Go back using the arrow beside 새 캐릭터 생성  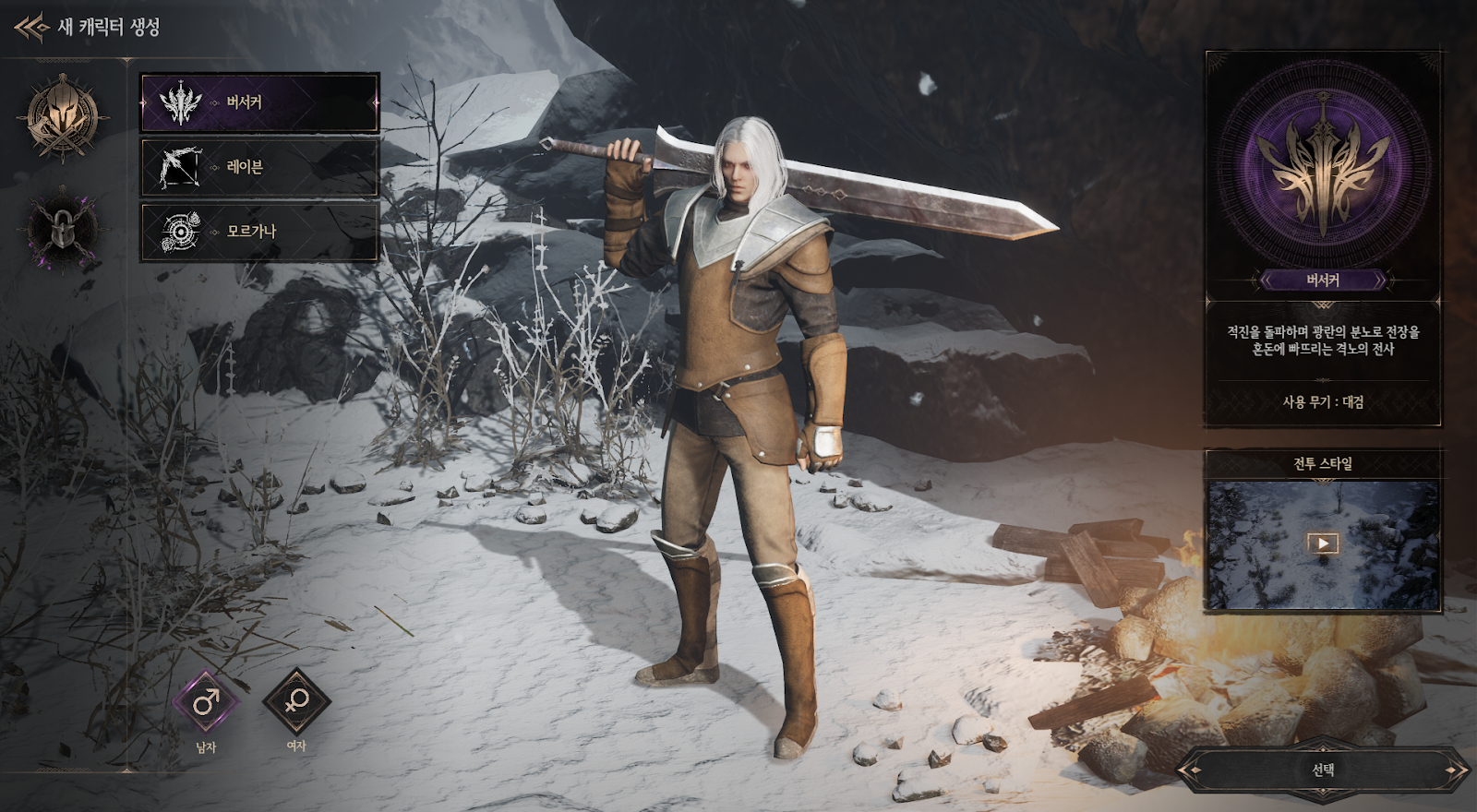coord(31,28)
